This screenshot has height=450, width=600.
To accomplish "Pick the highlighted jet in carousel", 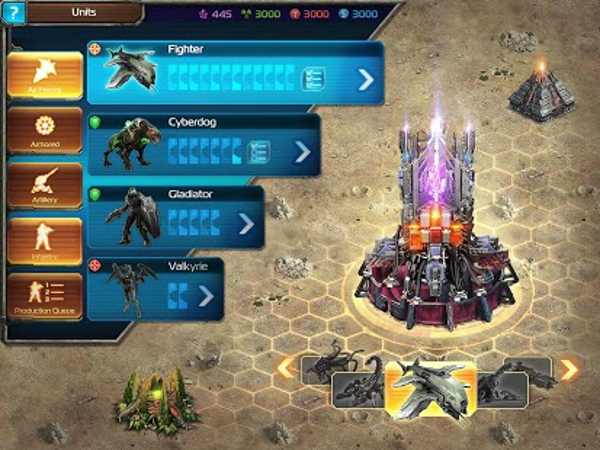I will pos(430,386).
